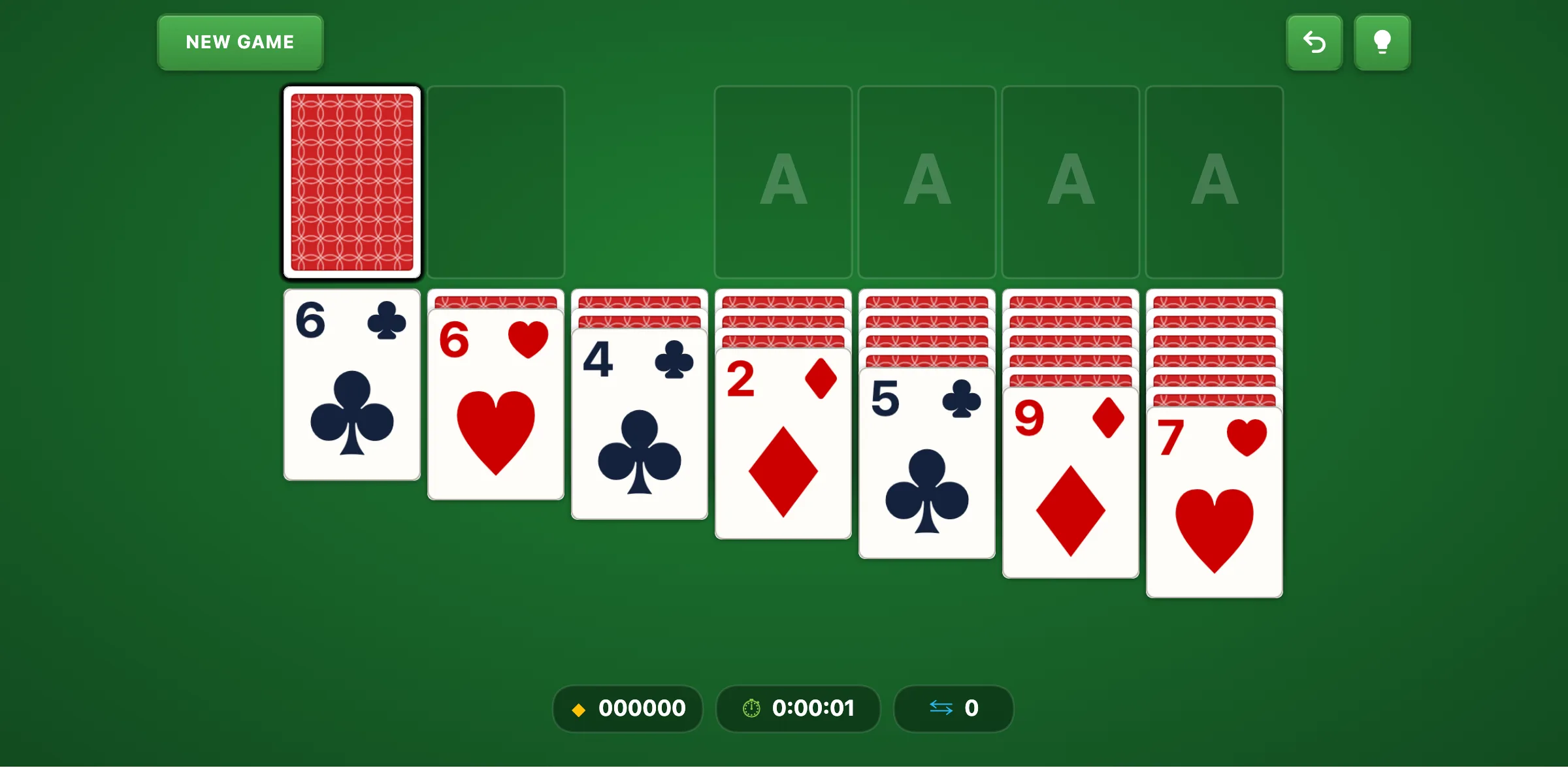This screenshot has width=1568, height=768.
Task: Open a hint with the lightbulb icon
Action: point(1382,42)
